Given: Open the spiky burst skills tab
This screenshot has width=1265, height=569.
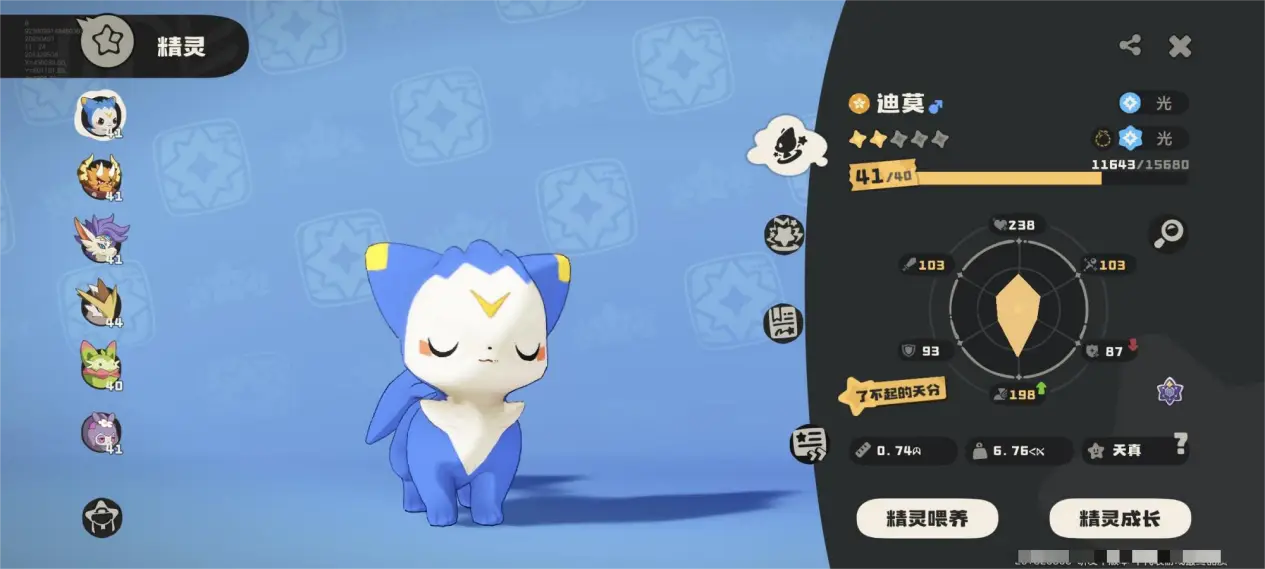Looking at the screenshot, I should click(x=784, y=234).
